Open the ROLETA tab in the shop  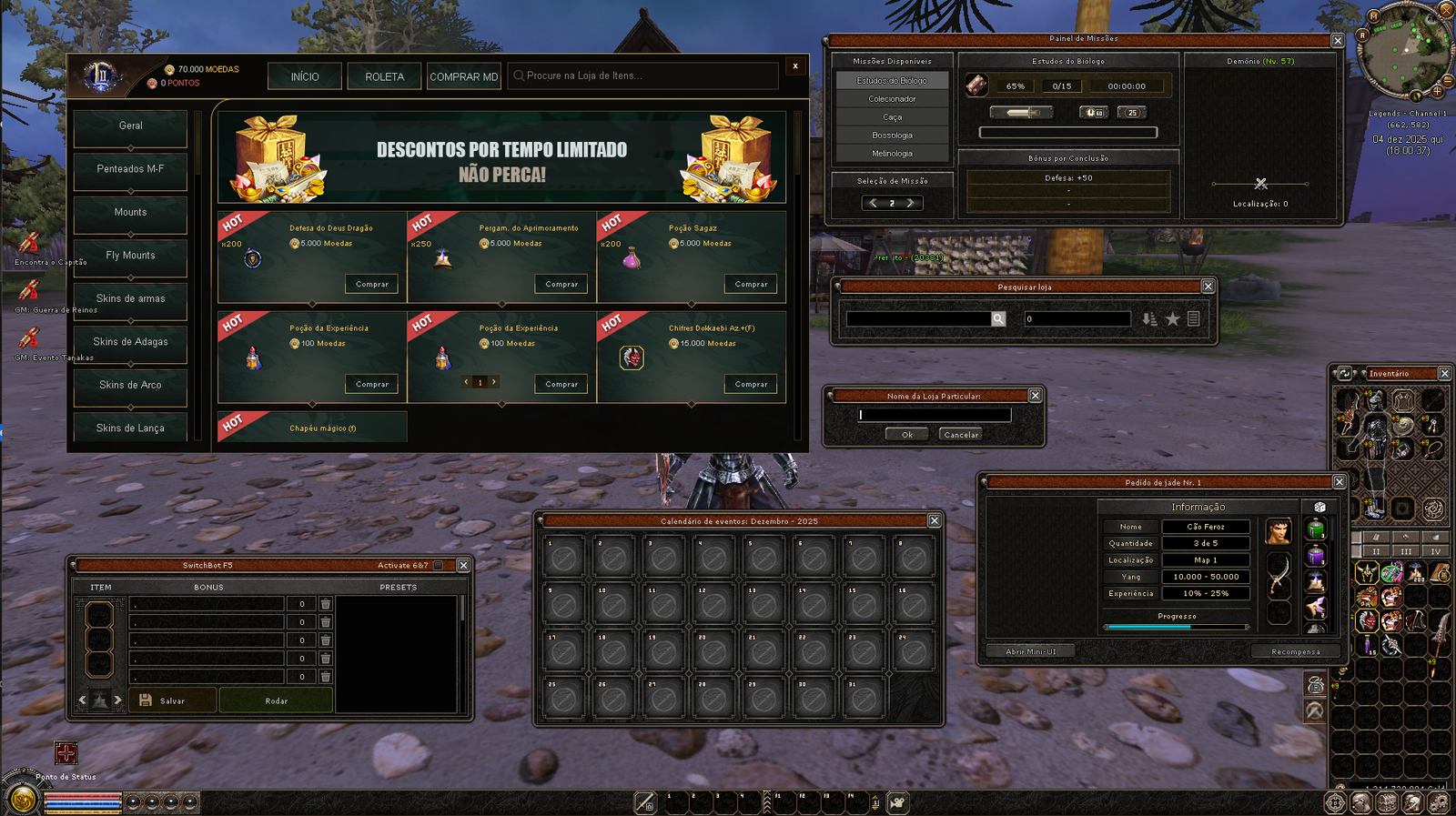point(384,76)
